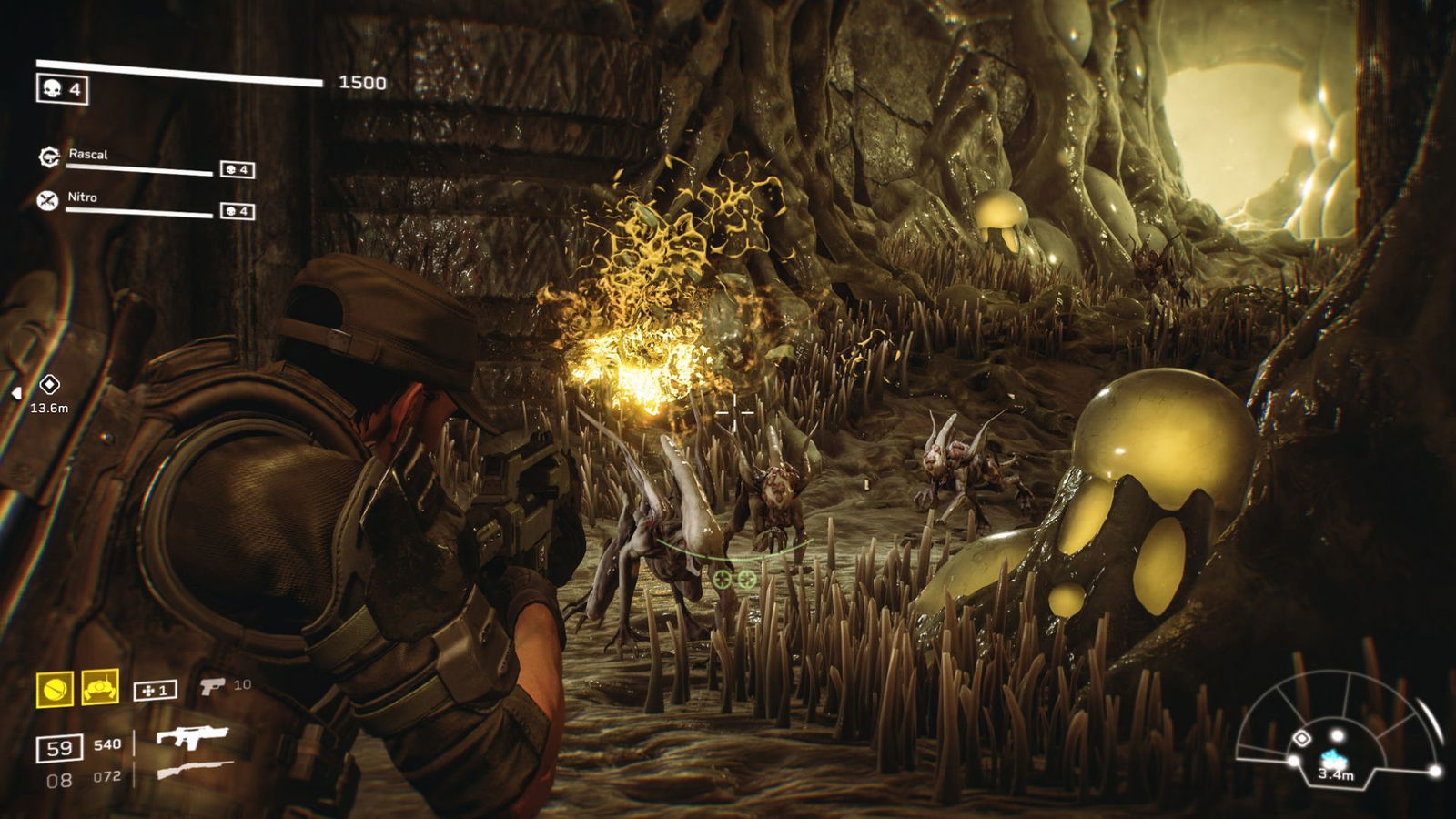Toggle the mine equipment slot highlight

point(55,688)
